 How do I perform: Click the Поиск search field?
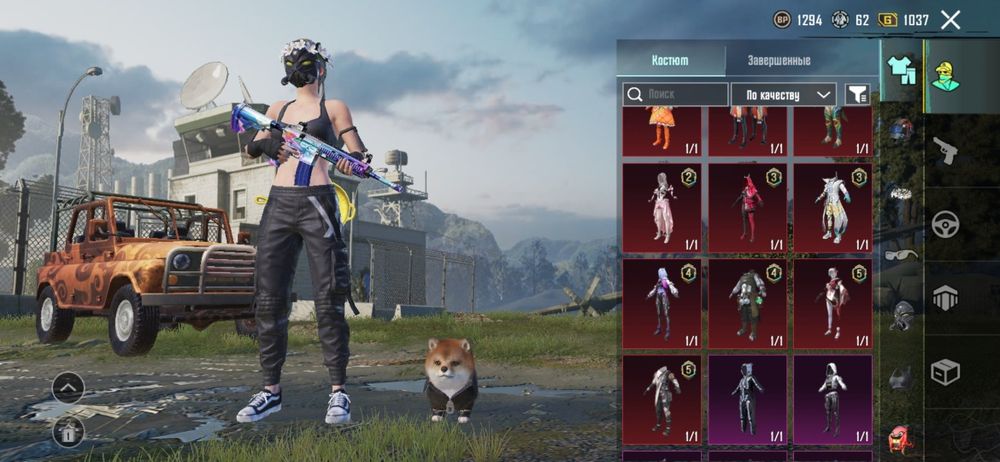[676, 94]
